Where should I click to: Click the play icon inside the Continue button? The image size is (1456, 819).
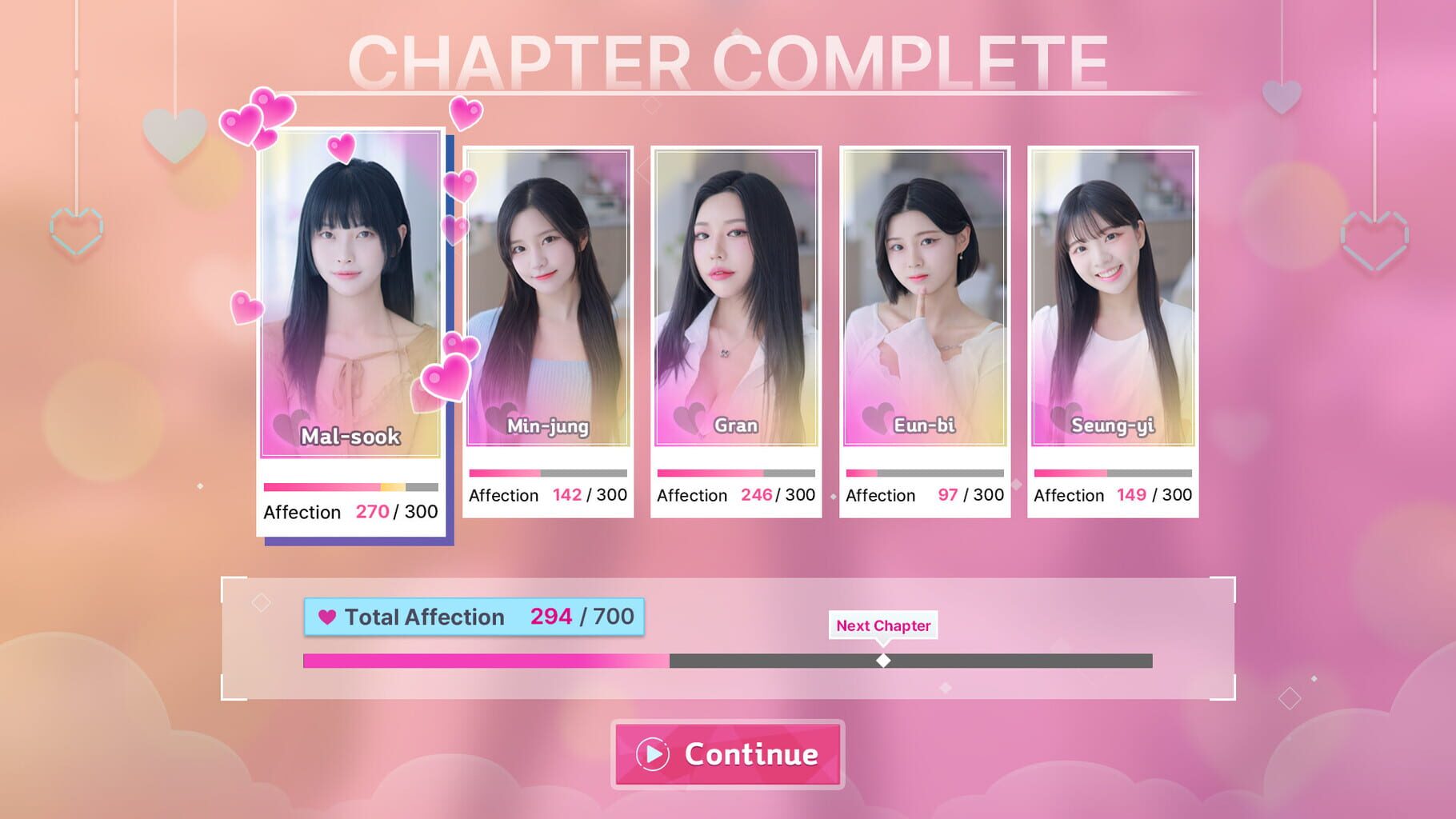click(x=650, y=753)
